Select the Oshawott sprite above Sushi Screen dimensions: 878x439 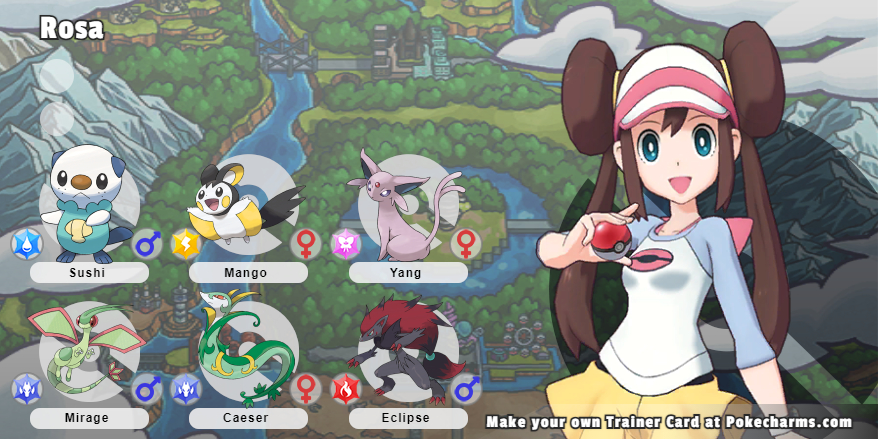[88, 200]
